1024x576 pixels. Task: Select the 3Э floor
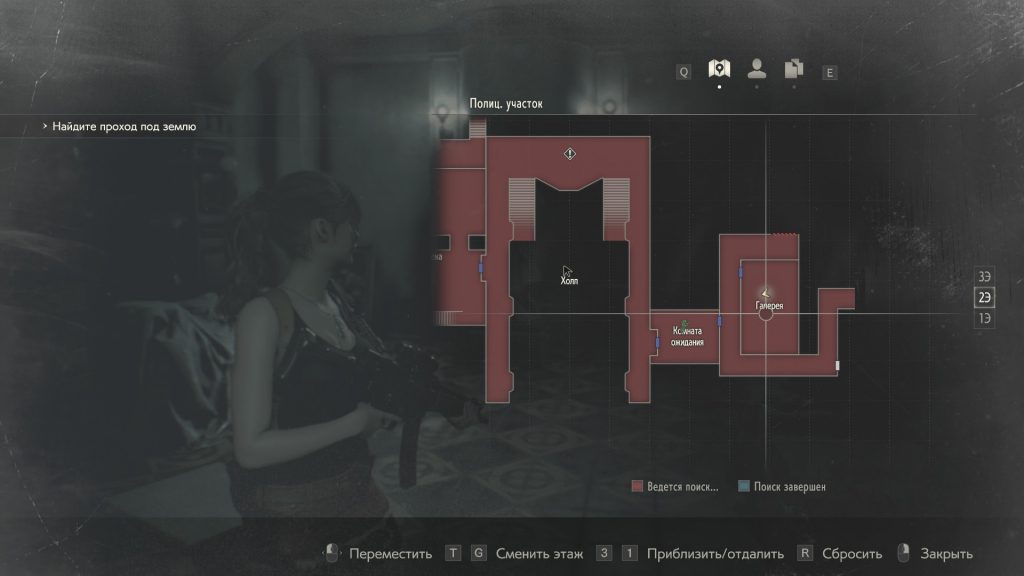(x=985, y=276)
